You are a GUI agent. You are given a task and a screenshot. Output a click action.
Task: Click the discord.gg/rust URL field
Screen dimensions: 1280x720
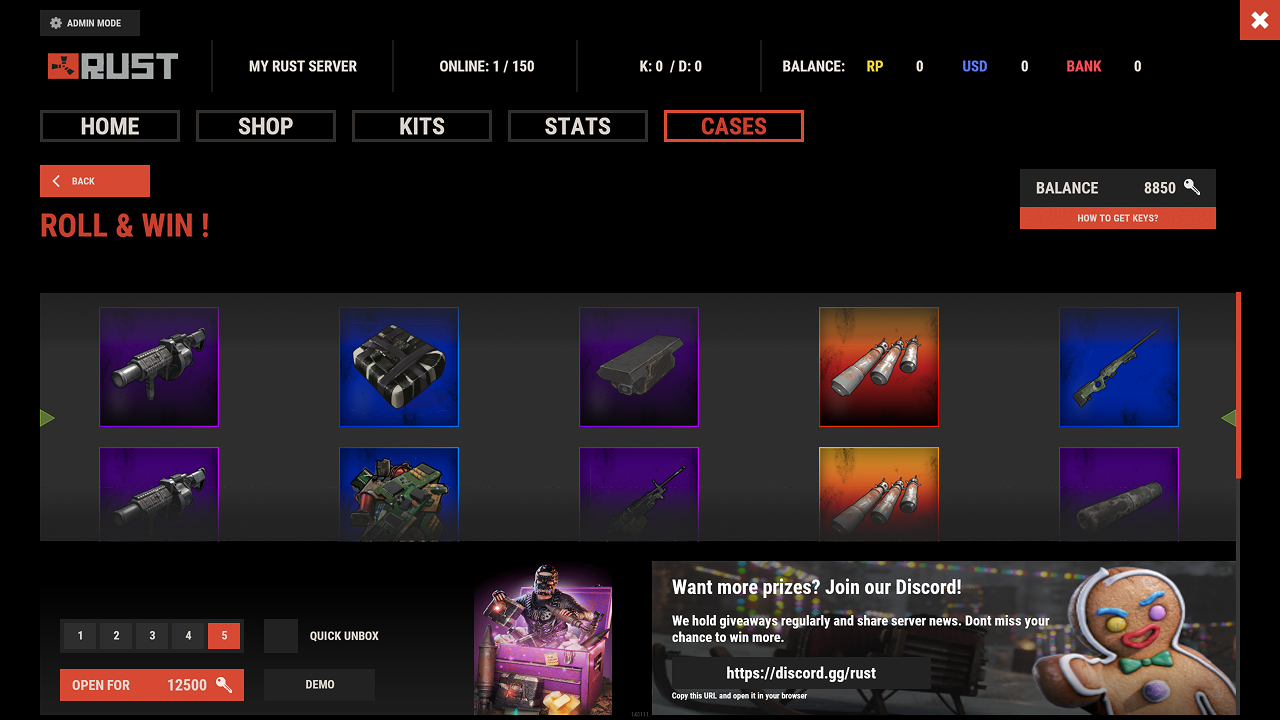[801, 673]
